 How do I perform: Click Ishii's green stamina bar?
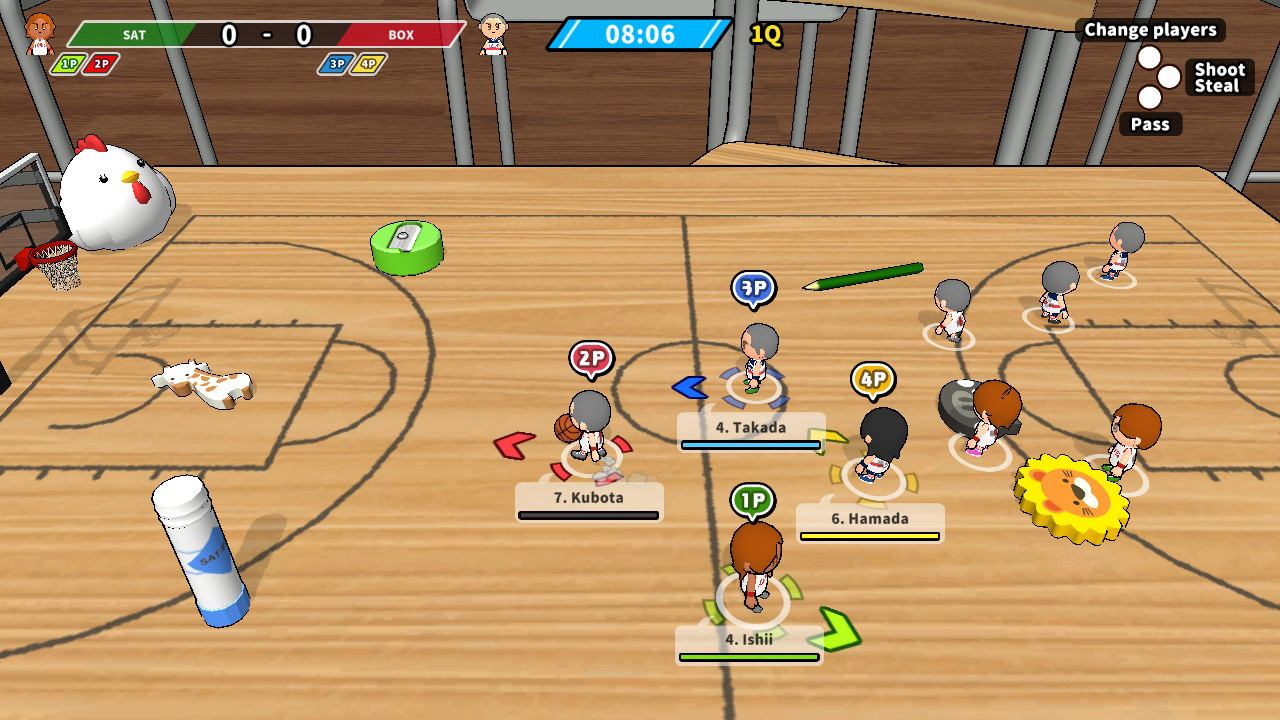(x=749, y=655)
